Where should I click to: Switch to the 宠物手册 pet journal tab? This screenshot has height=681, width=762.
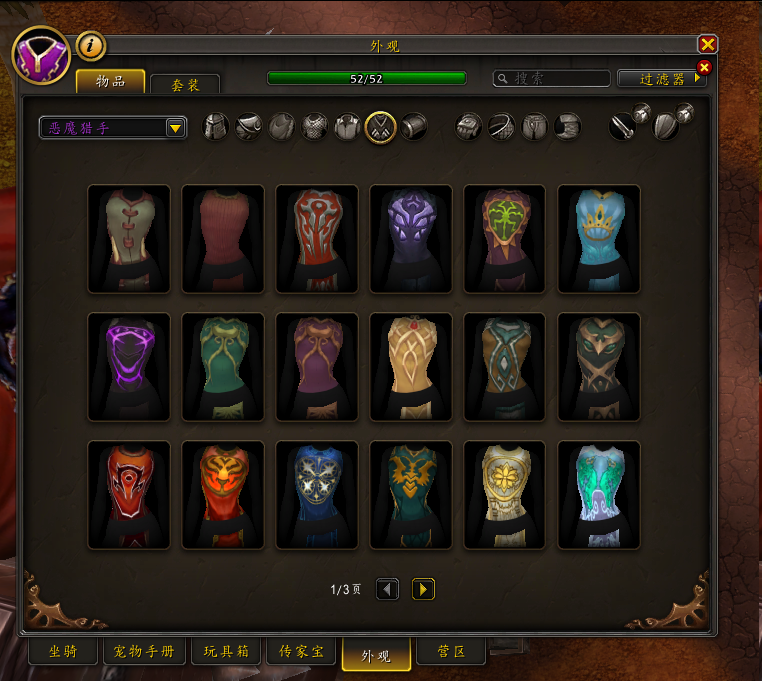(x=143, y=652)
